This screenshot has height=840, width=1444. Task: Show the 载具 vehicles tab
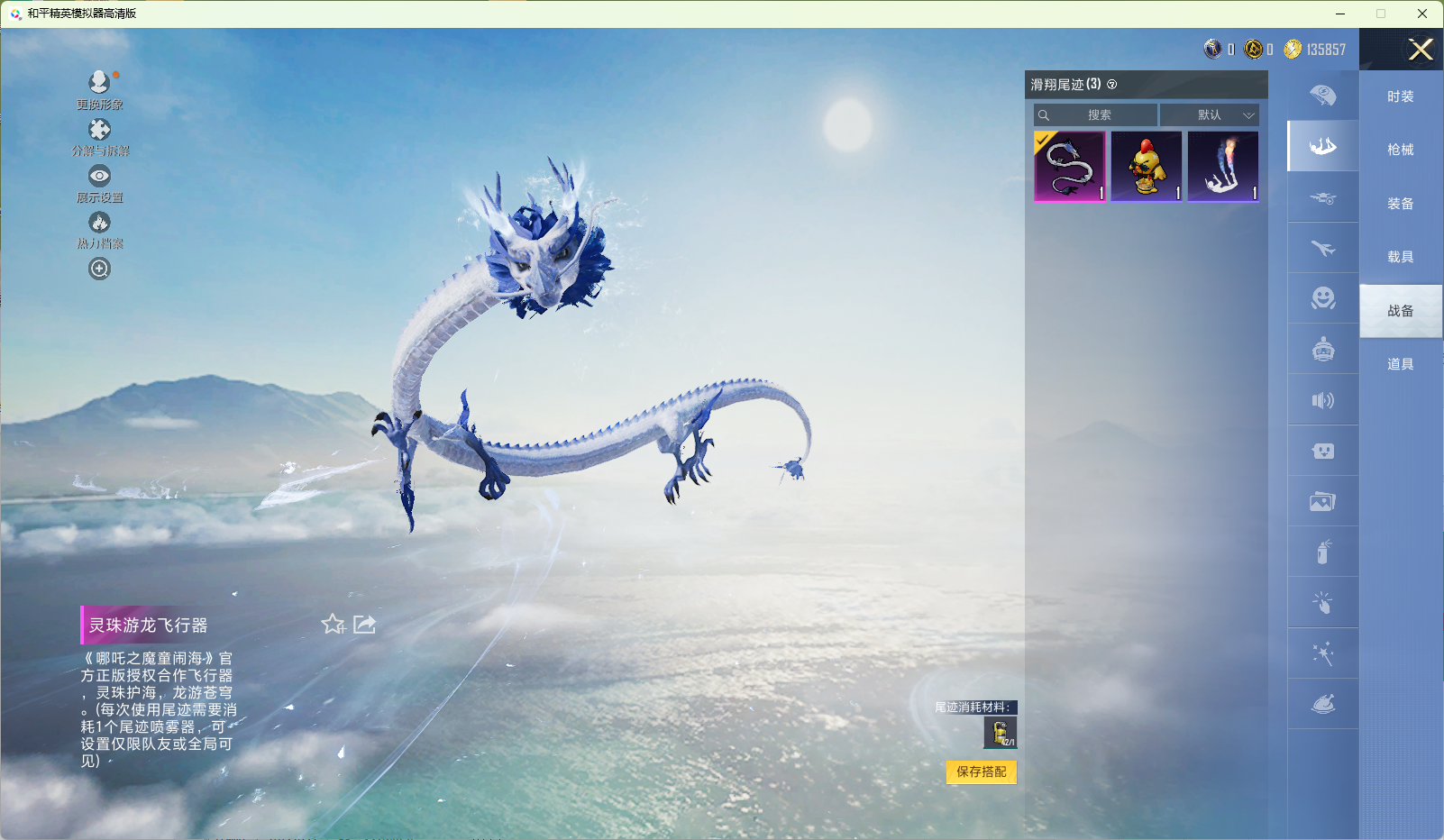coord(1400,258)
